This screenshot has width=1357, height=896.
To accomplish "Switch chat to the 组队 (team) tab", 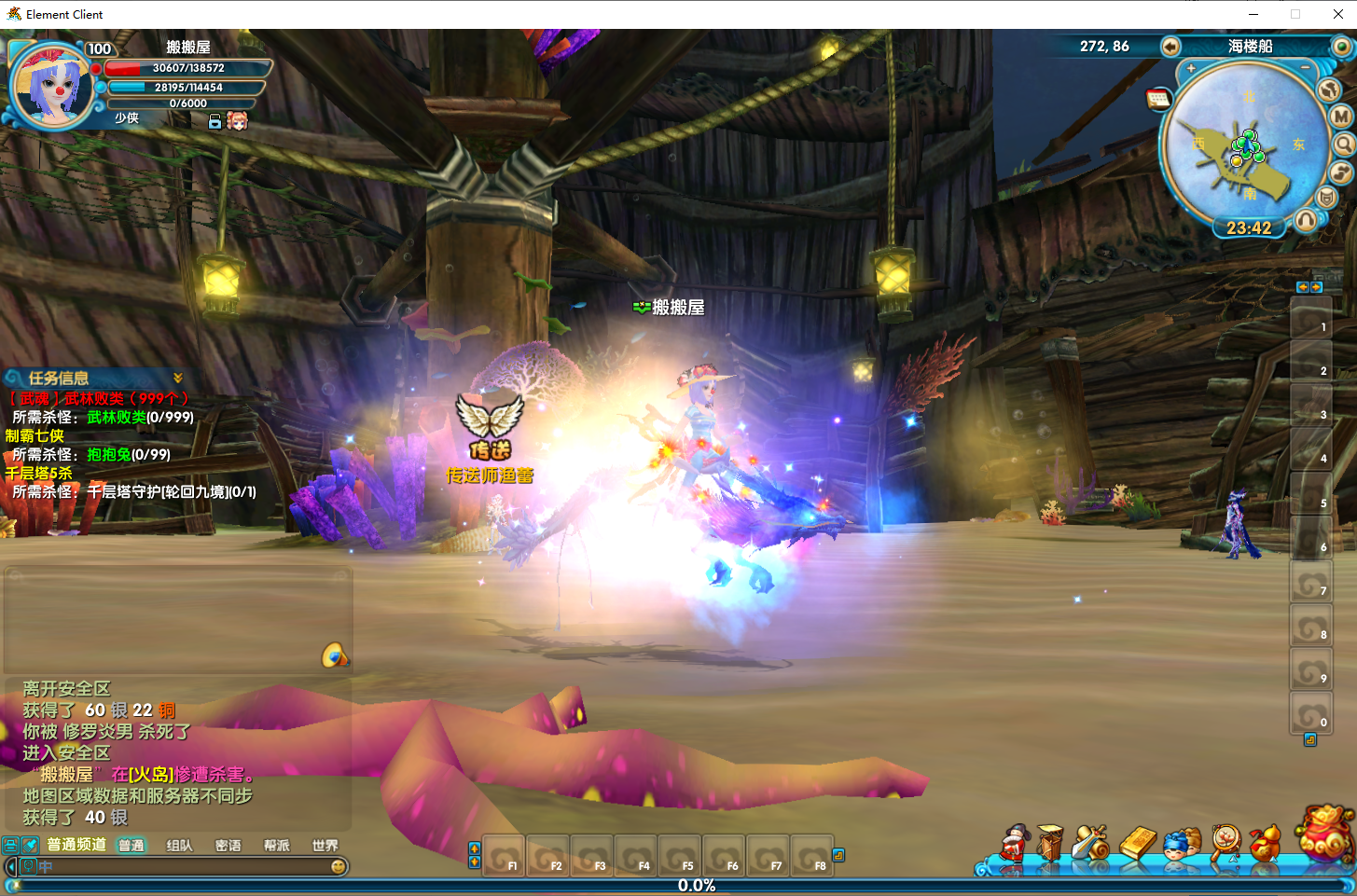I will coord(179,846).
